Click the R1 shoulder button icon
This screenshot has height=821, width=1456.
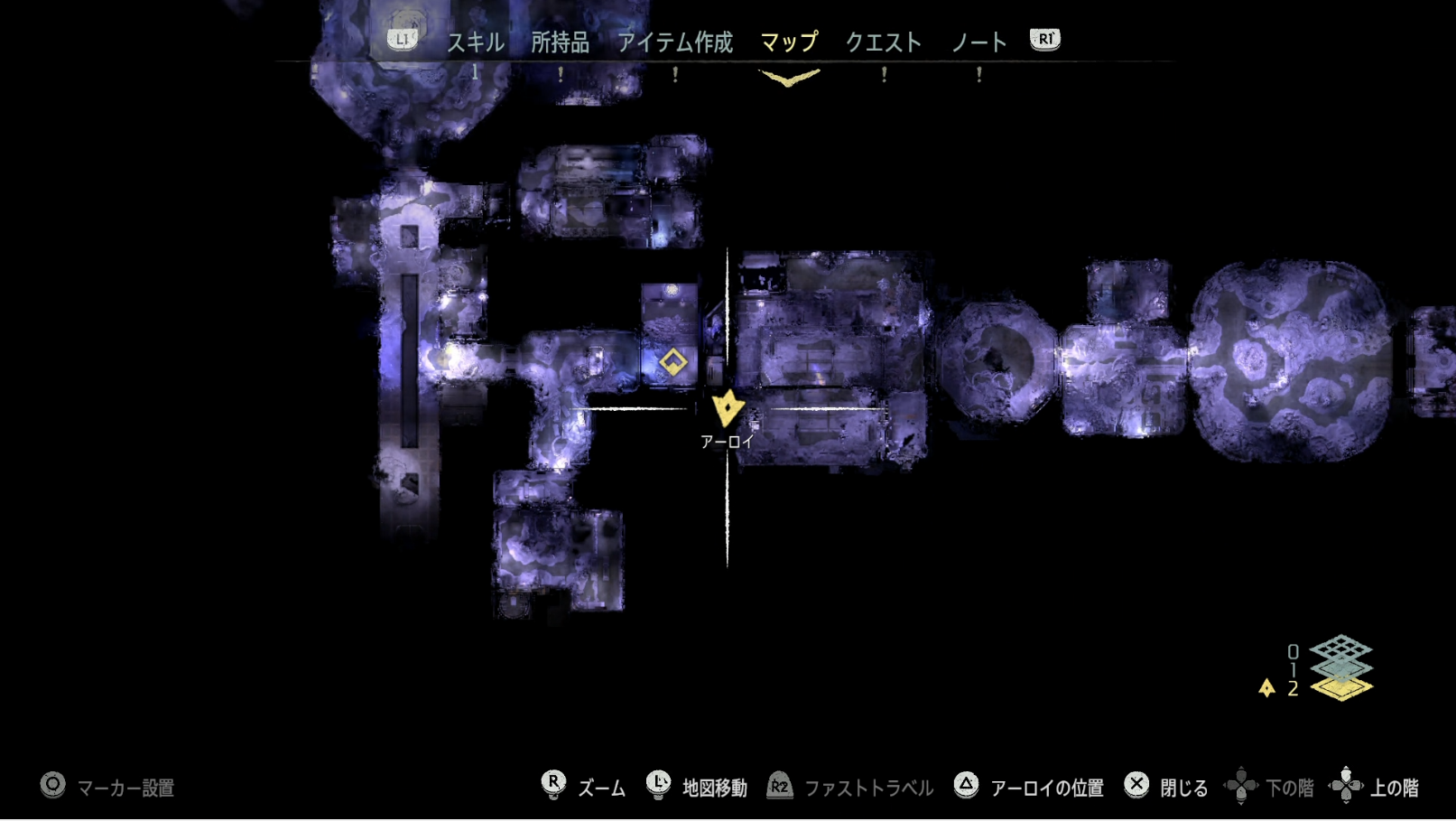pos(1043,39)
